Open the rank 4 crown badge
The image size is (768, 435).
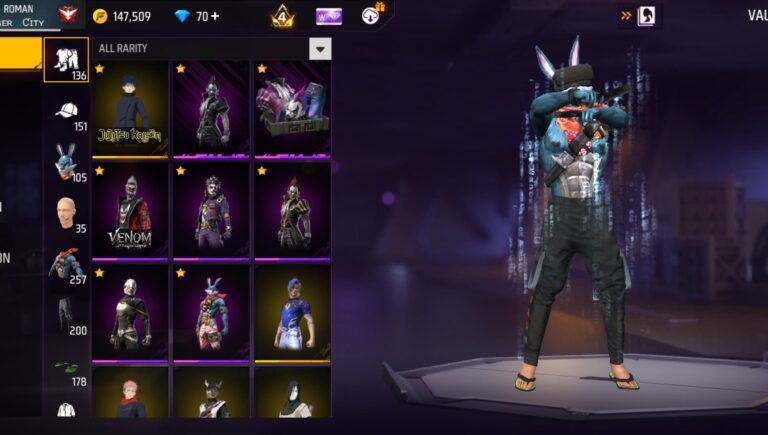click(x=282, y=16)
